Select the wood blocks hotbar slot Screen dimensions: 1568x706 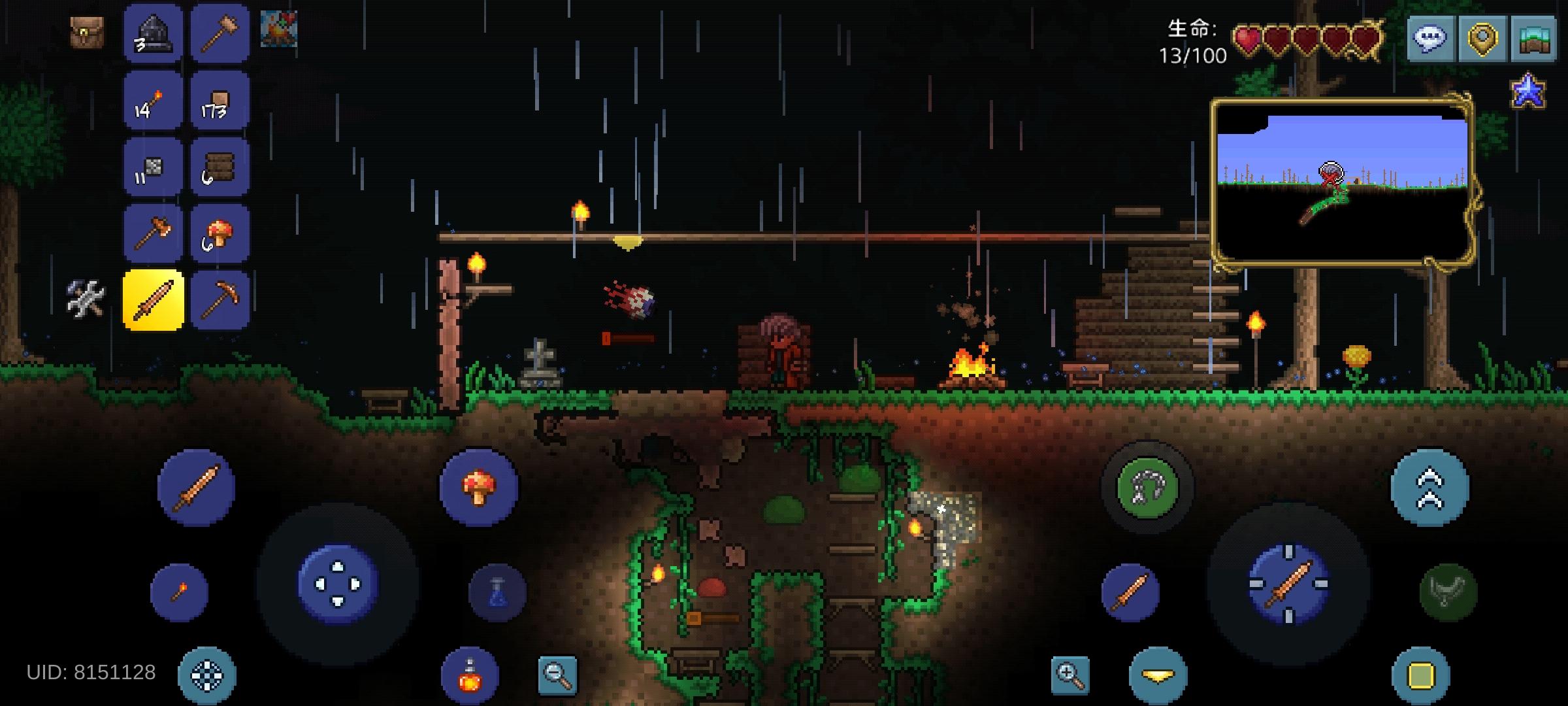(221, 101)
